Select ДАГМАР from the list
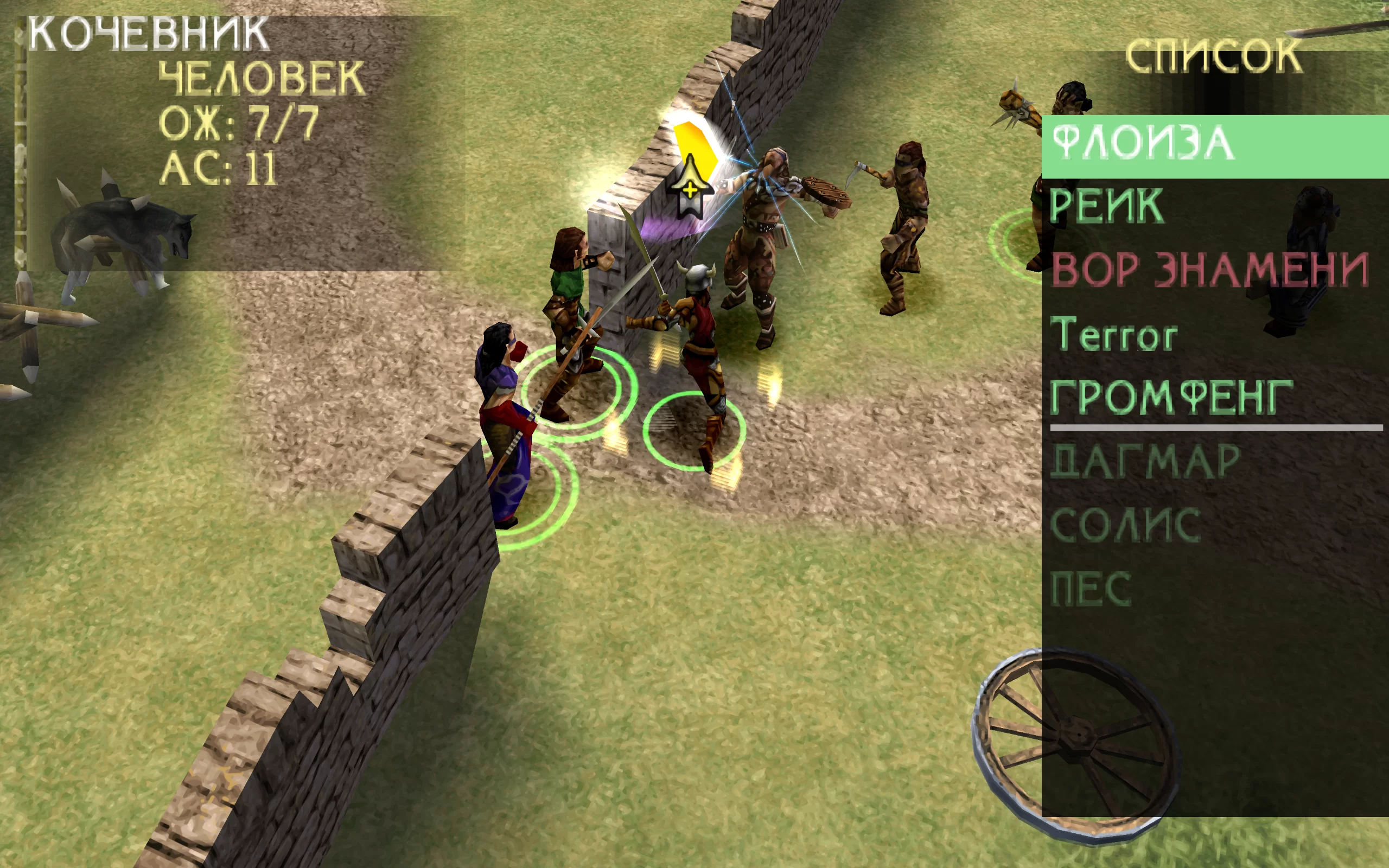This screenshot has width=1389, height=868. pyautogui.click(x=1145, y=462)
